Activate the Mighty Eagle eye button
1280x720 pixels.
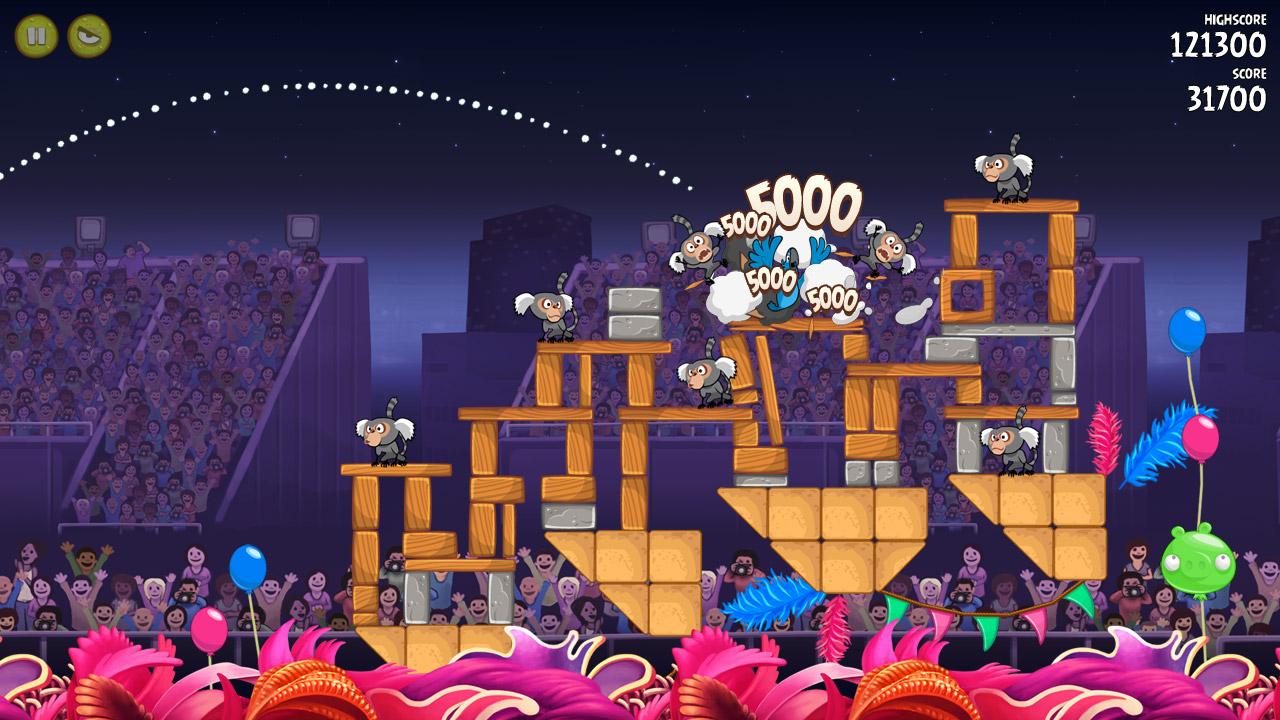[x=89, y=36]
